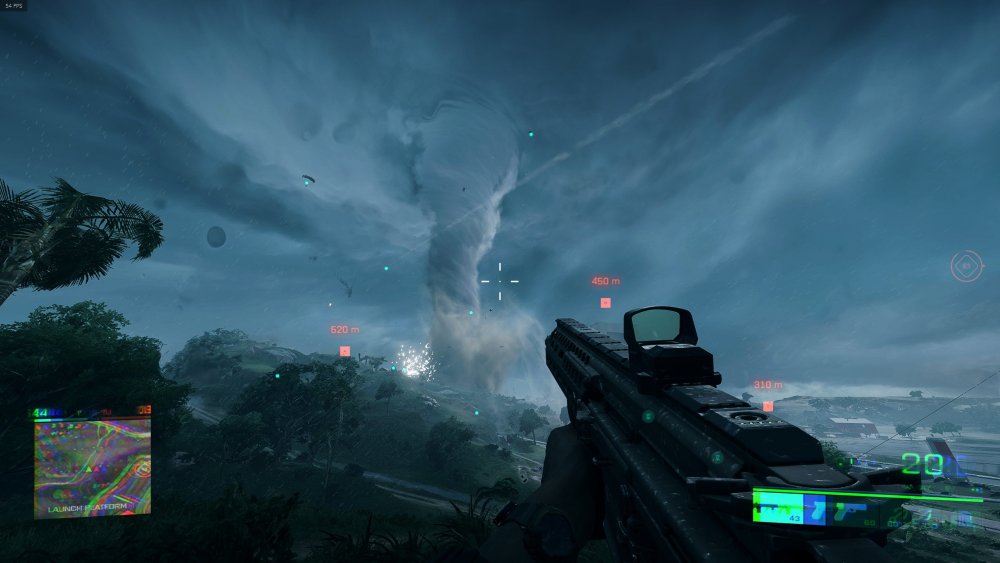Select the 310 m objective marker

tap(767, 406)
